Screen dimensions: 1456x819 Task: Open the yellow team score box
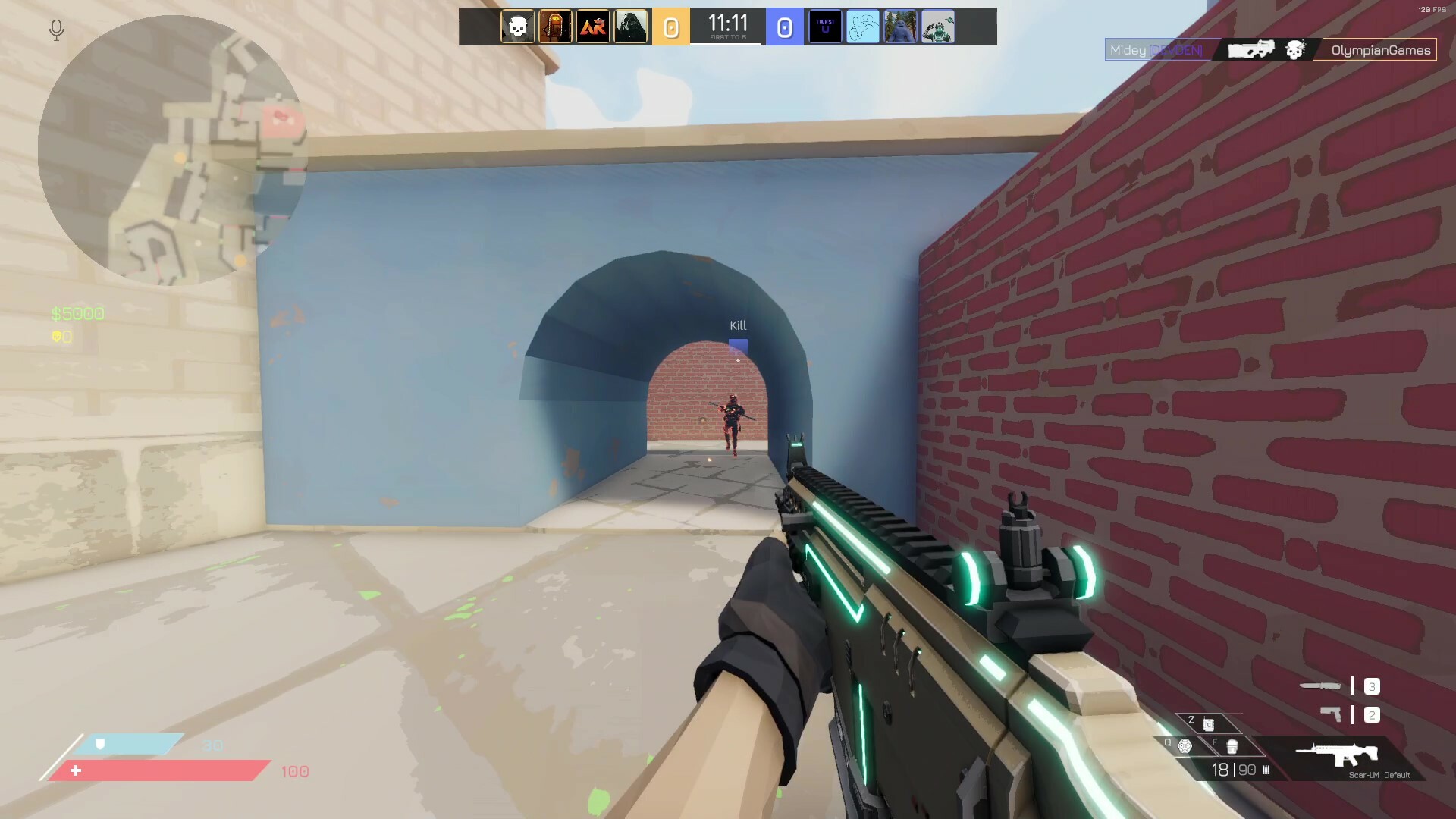pyautogui.click(x=670, y=27)
